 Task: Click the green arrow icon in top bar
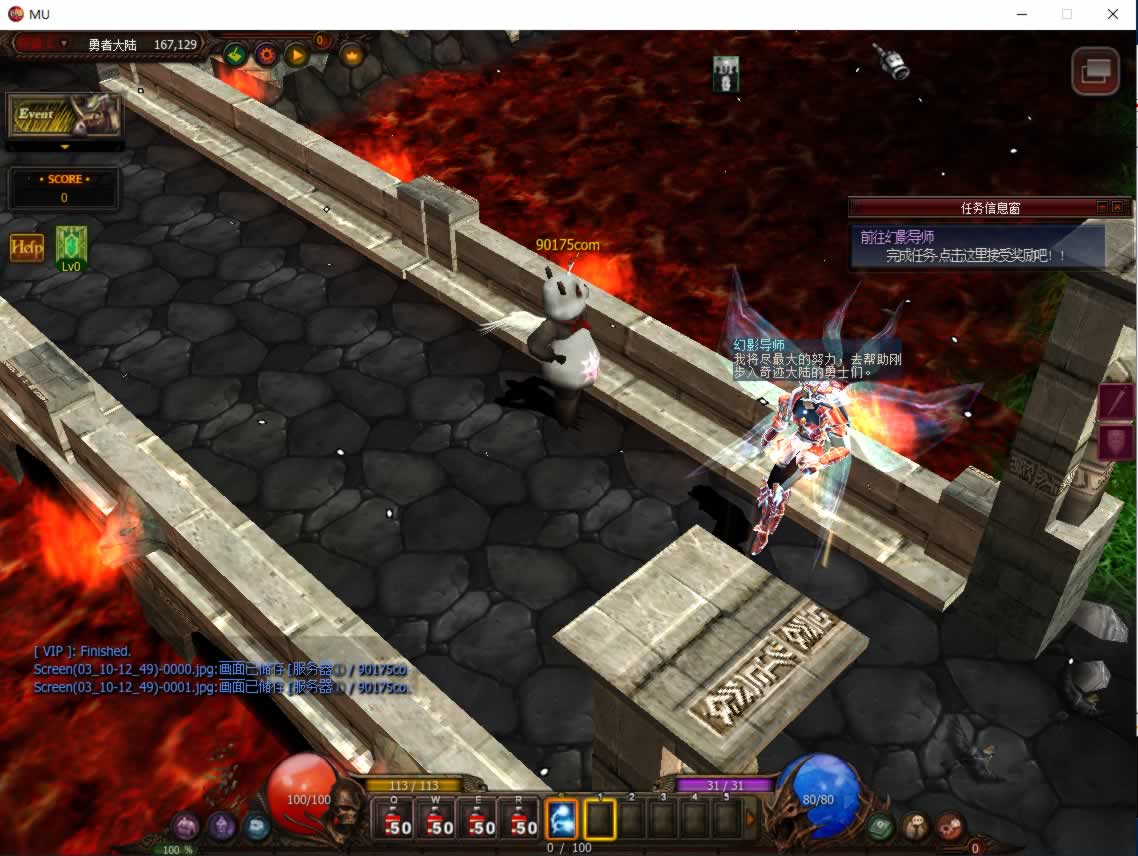tap(235, 54)
